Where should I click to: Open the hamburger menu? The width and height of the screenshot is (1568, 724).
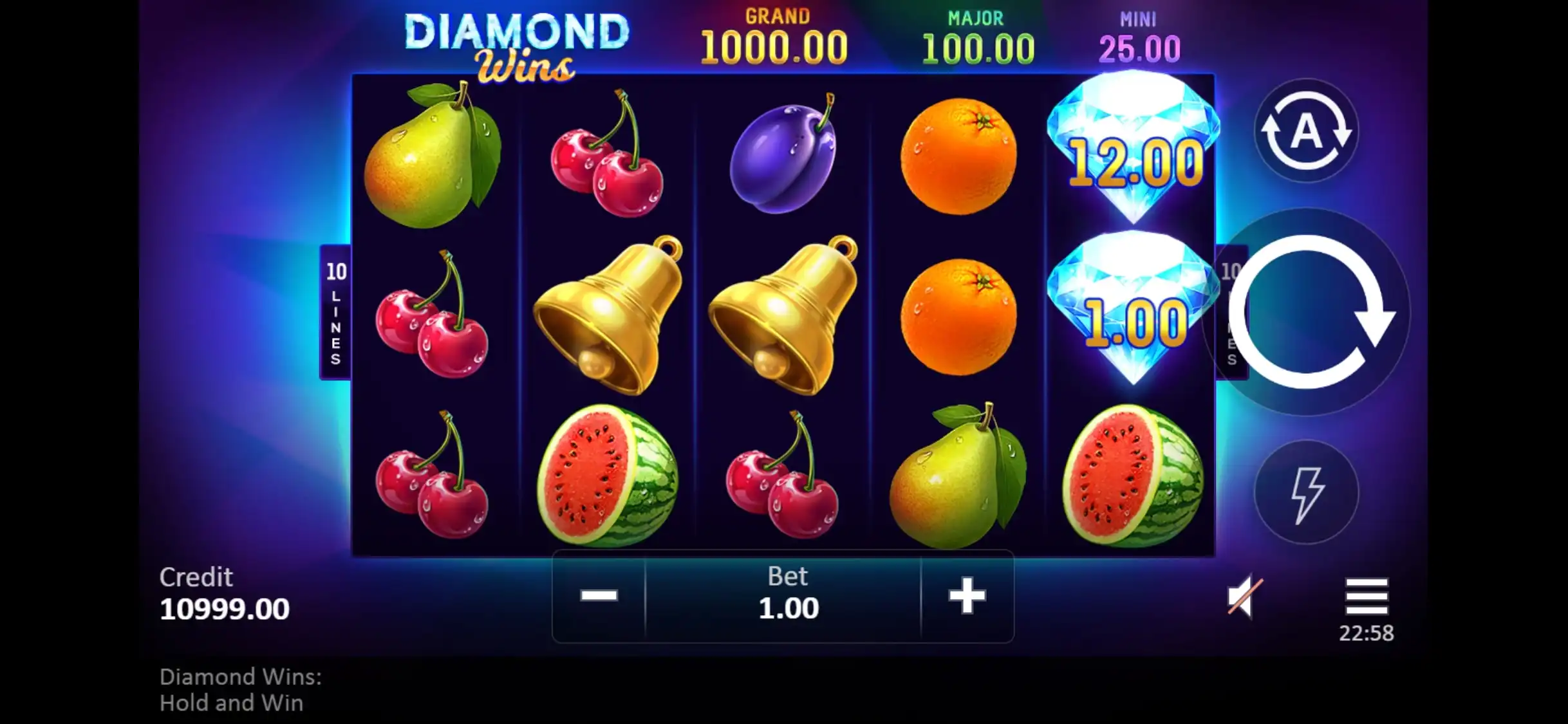coord(1366,597)
